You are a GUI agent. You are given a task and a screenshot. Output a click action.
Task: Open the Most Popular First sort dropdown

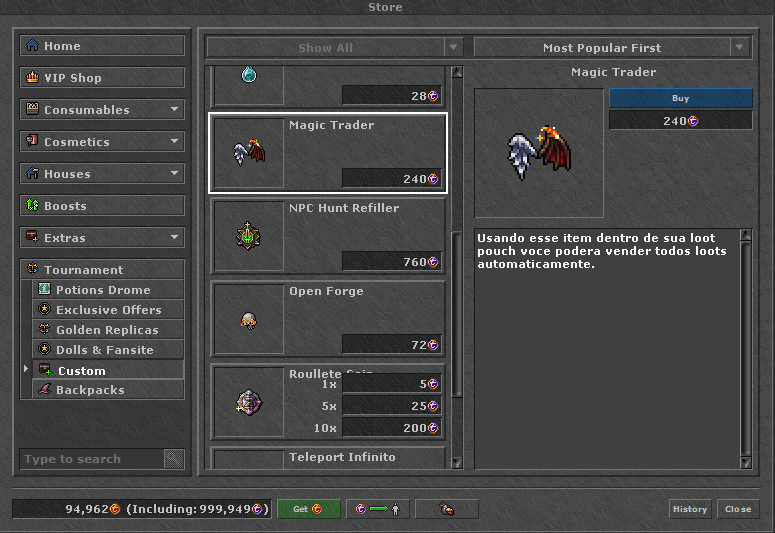pyautogui.click(x=612, y=48)
